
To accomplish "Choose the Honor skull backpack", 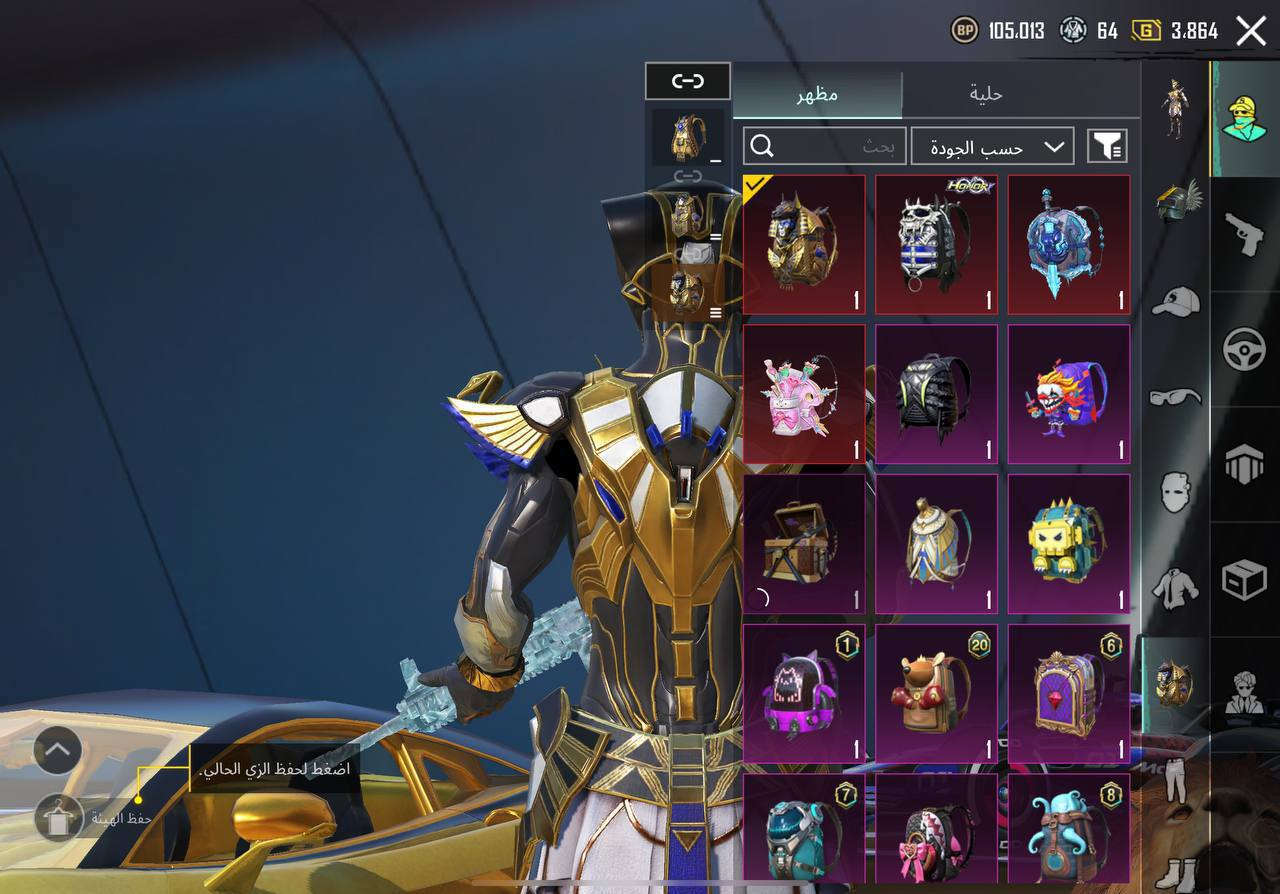I will click(x=936, y=244).
